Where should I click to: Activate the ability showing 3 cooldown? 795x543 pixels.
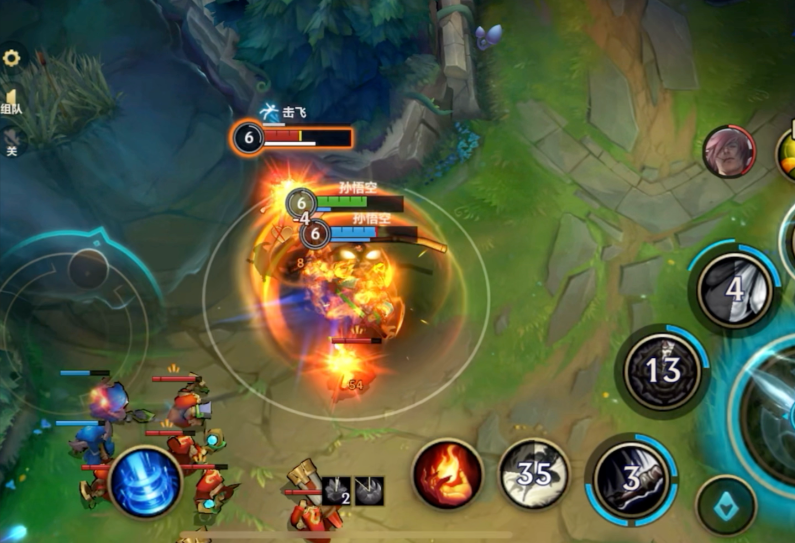coord(631,479)
